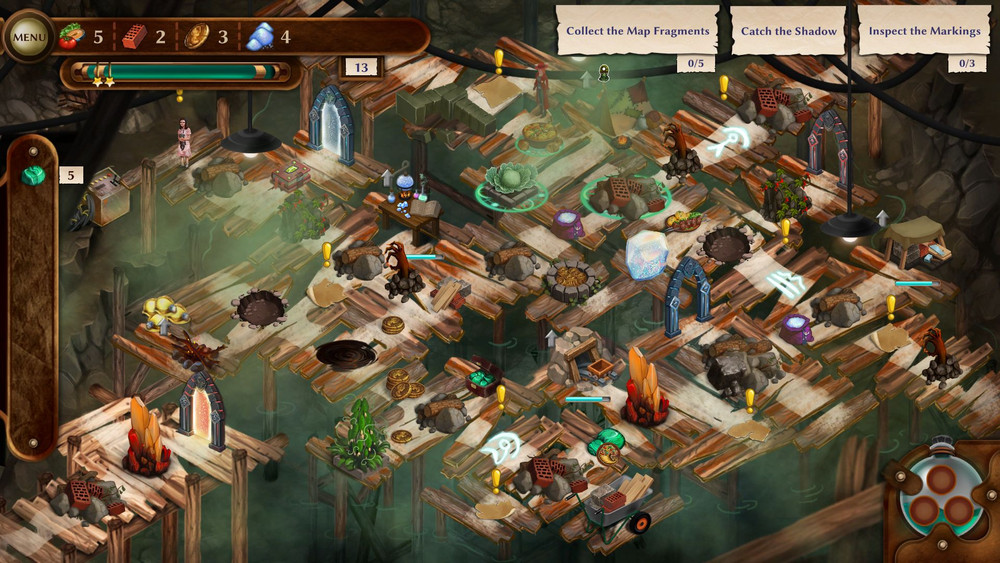The height and width of the screenshot is (563, 1000).
Task: Choose the Inspect the Markings objective
Action: click(x=924, y=31)
